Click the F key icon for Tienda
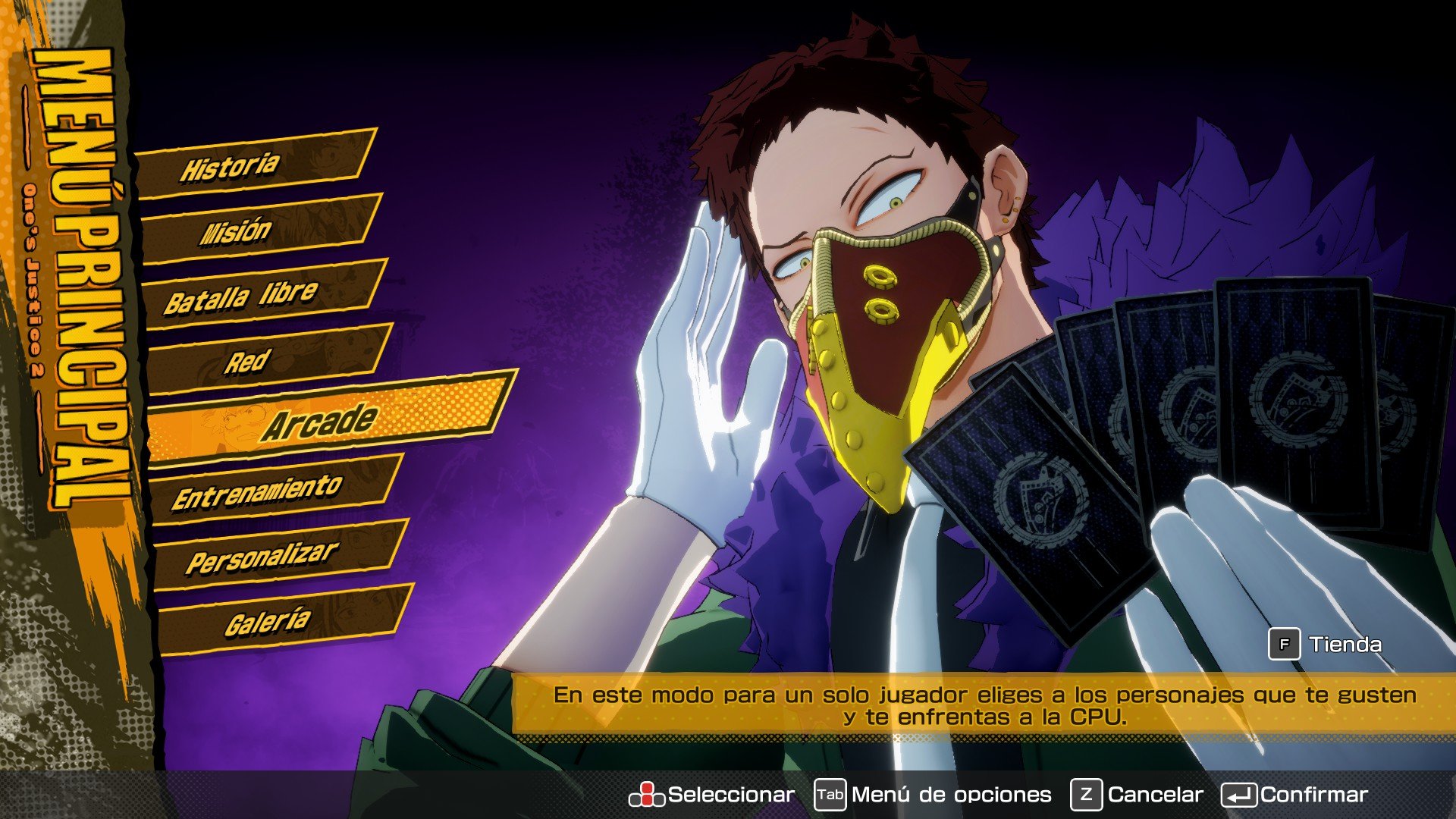 [x=1283, y=642]
